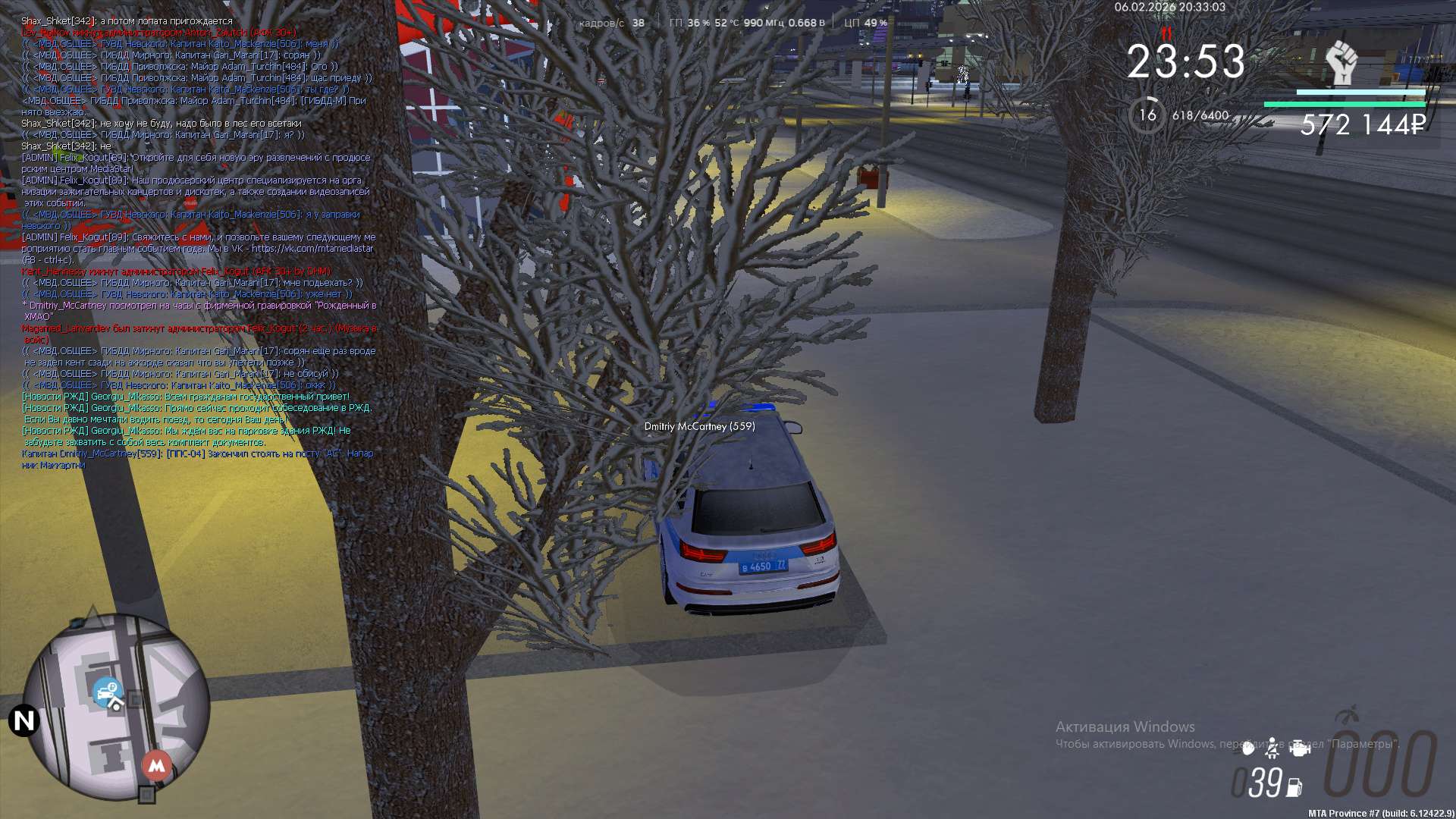Click the fist weapon icon
The image size is (1456, 819).
1341,63
